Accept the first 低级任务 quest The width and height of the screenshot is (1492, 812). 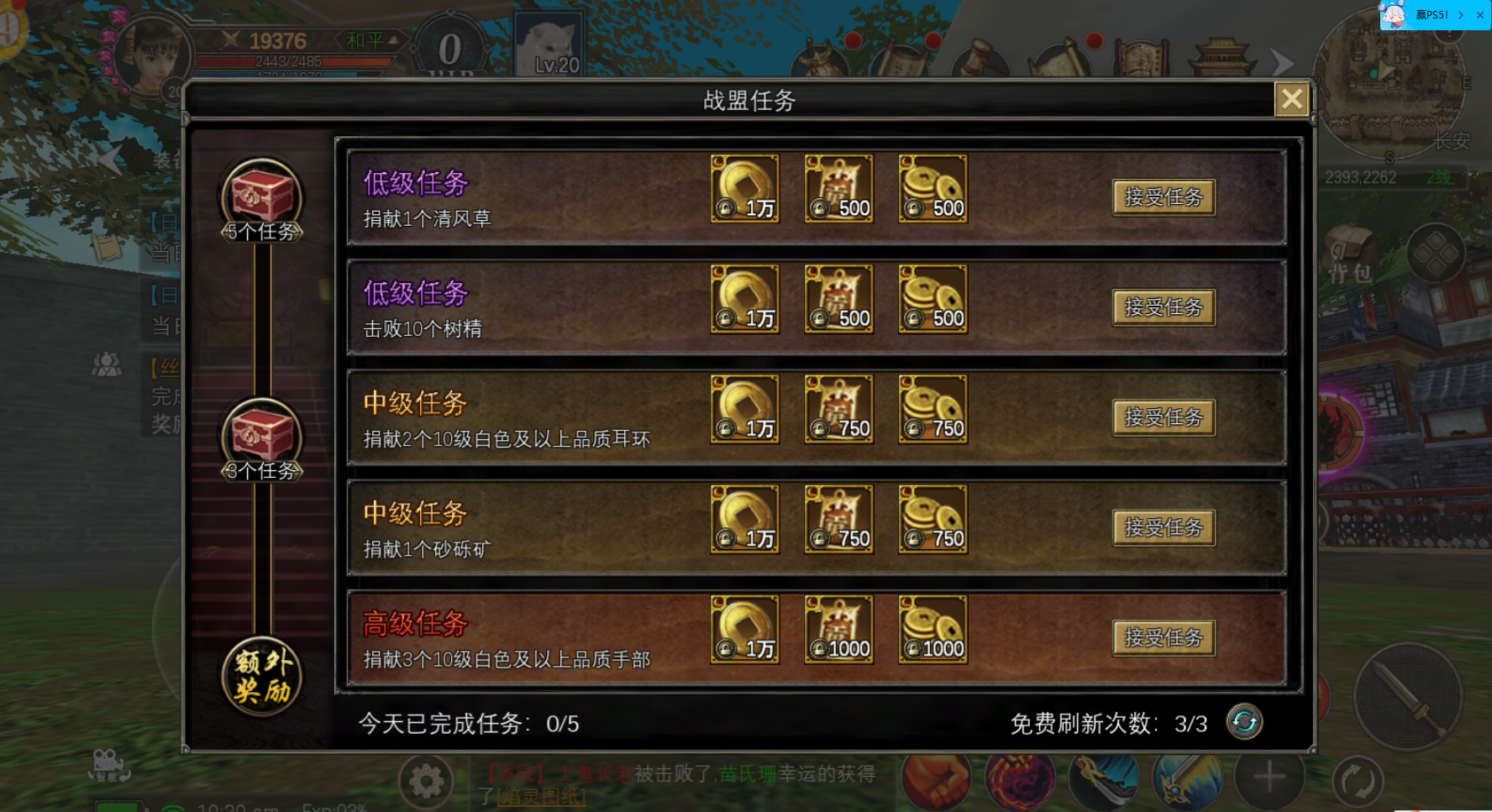click(1164, 196)
